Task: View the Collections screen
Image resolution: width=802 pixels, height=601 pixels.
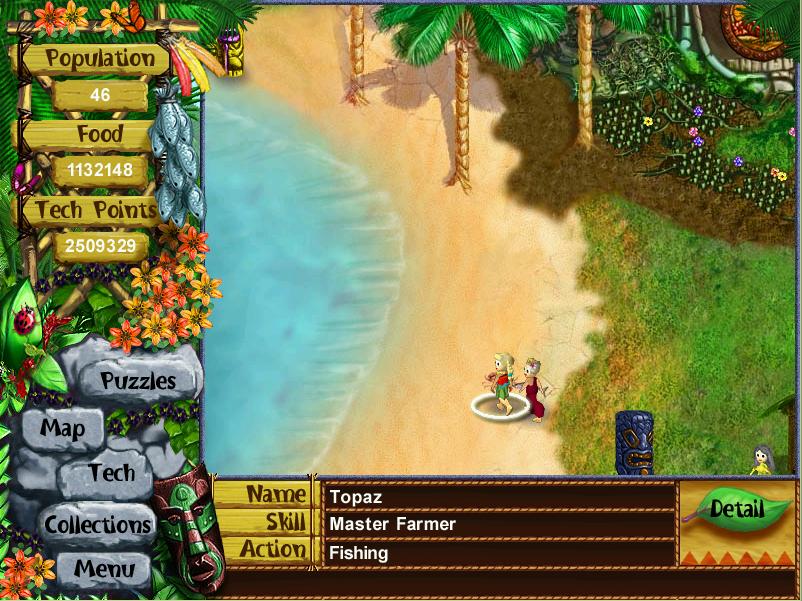Action: 97,524
